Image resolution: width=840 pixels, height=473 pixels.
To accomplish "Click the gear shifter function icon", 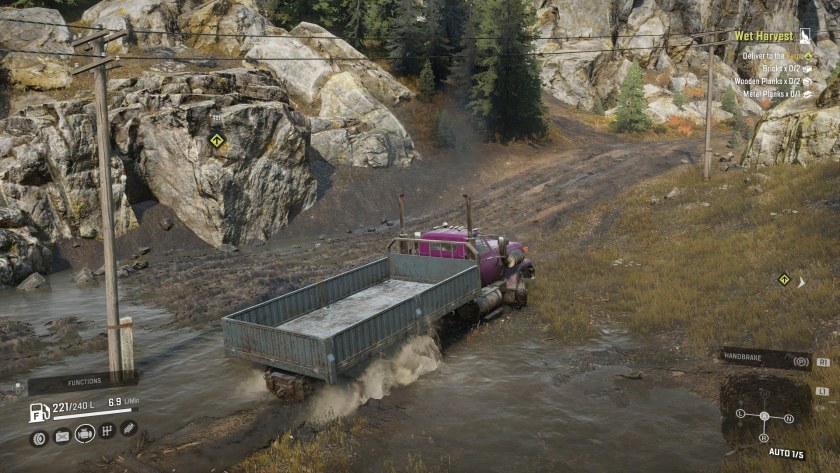I will (x=107, y=431).
